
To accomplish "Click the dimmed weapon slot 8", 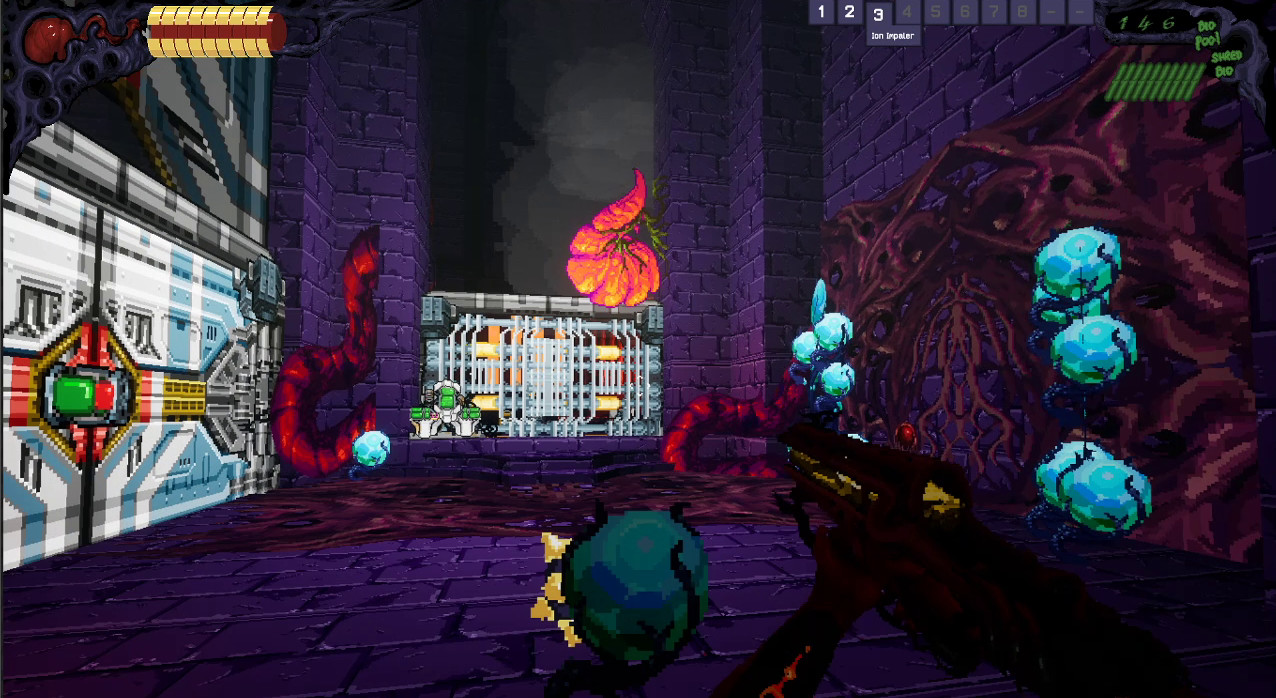I will click(x=1022, y=12).
